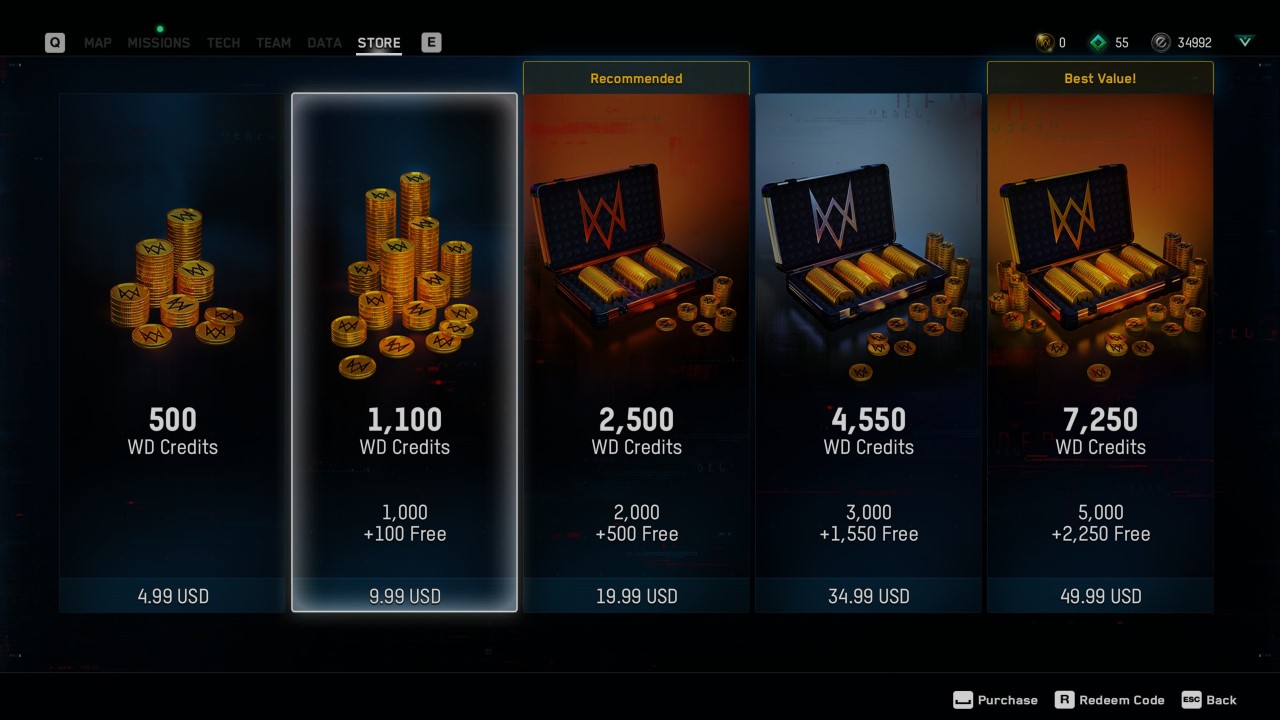
Task: Click the Back button
Action: (x=1222, y=700)
